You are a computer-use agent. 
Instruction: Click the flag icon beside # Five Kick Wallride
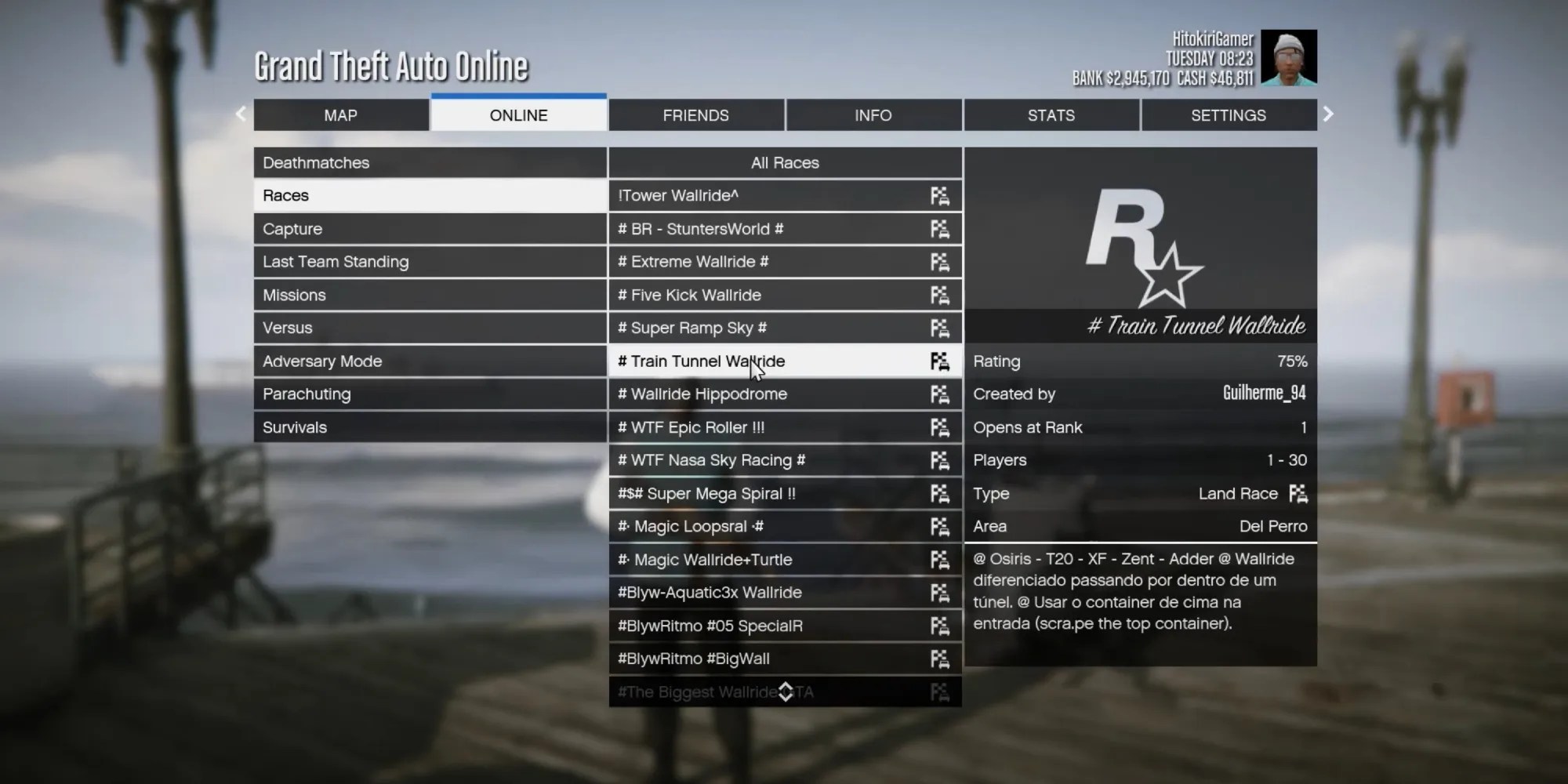coord(939,295)
